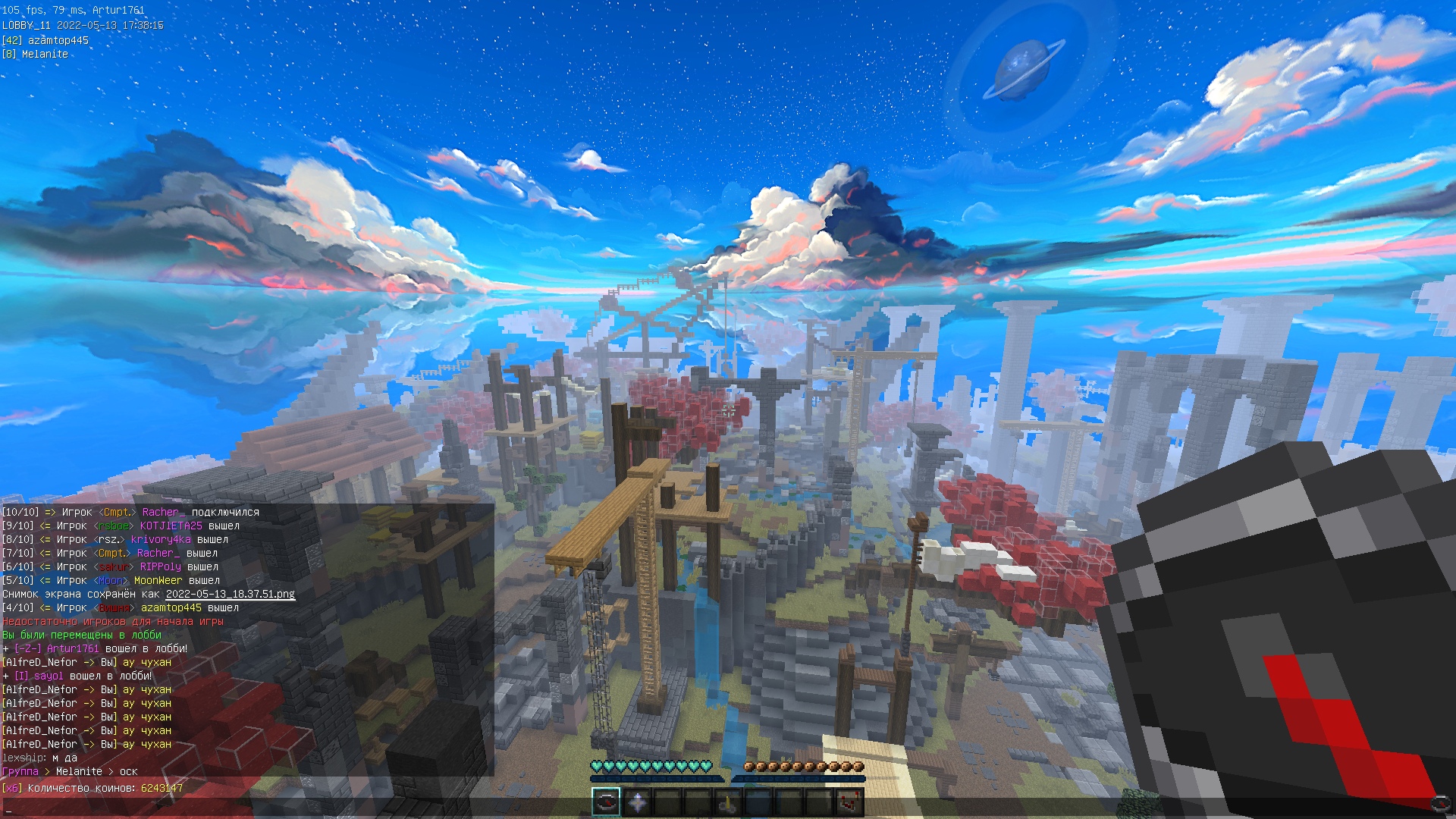The height and width of the screenshot is (819, 1456).
Task: Click the MoonWeer player name in chat
Action: tap(158, 581)
